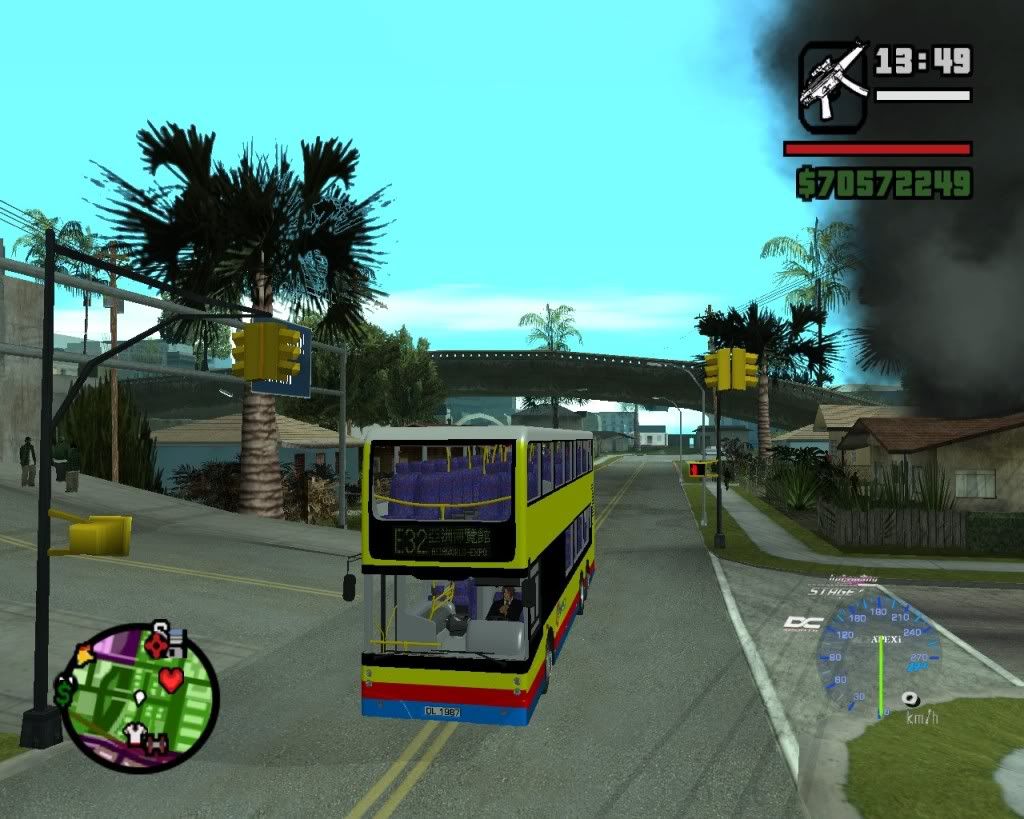Click the white shirt clothing store blip
Screen dimensions: 1024x819
point(135,735)
